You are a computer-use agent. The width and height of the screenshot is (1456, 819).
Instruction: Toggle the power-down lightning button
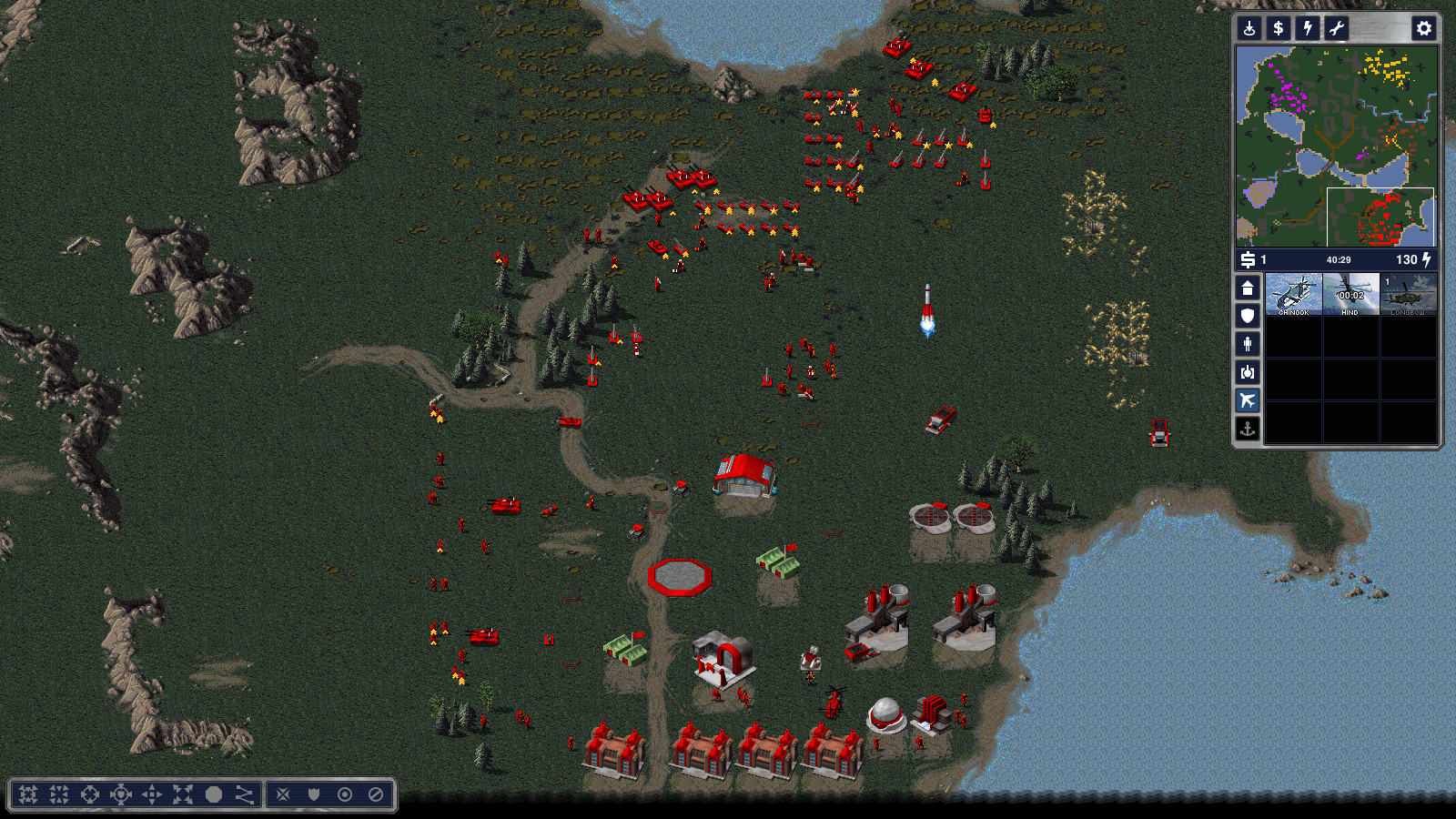click(1308, 28)
